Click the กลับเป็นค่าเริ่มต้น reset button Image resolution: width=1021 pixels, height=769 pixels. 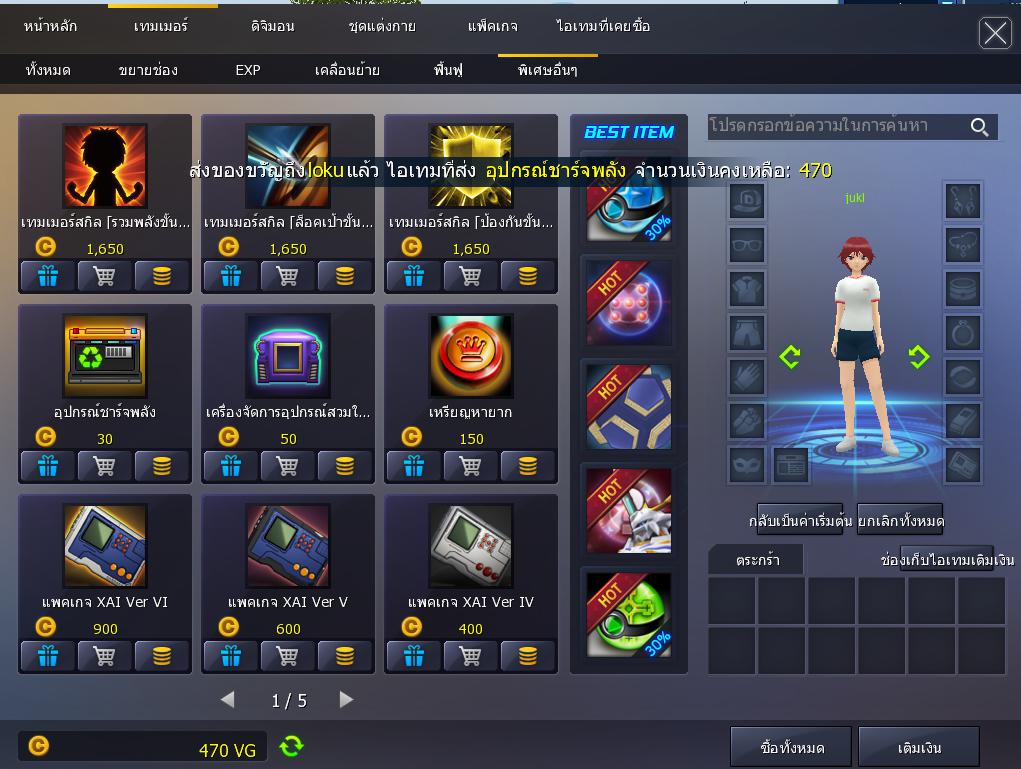800,521
